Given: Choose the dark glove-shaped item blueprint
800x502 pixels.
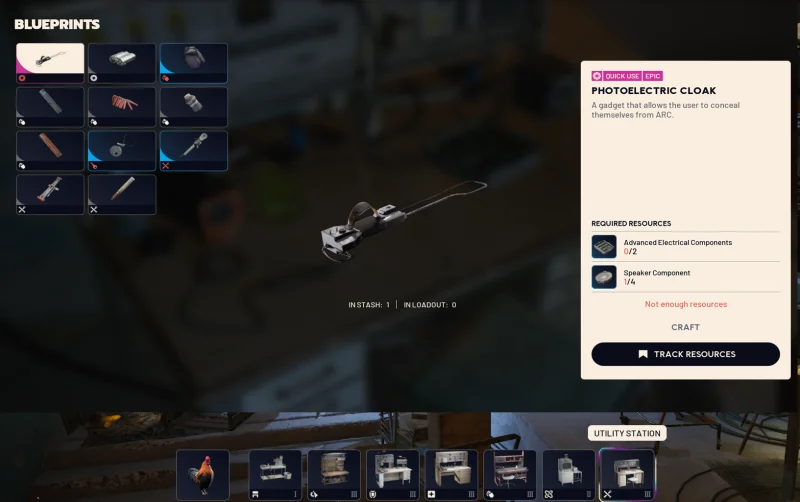Looking at the screenshot, I should click(194, 62).
